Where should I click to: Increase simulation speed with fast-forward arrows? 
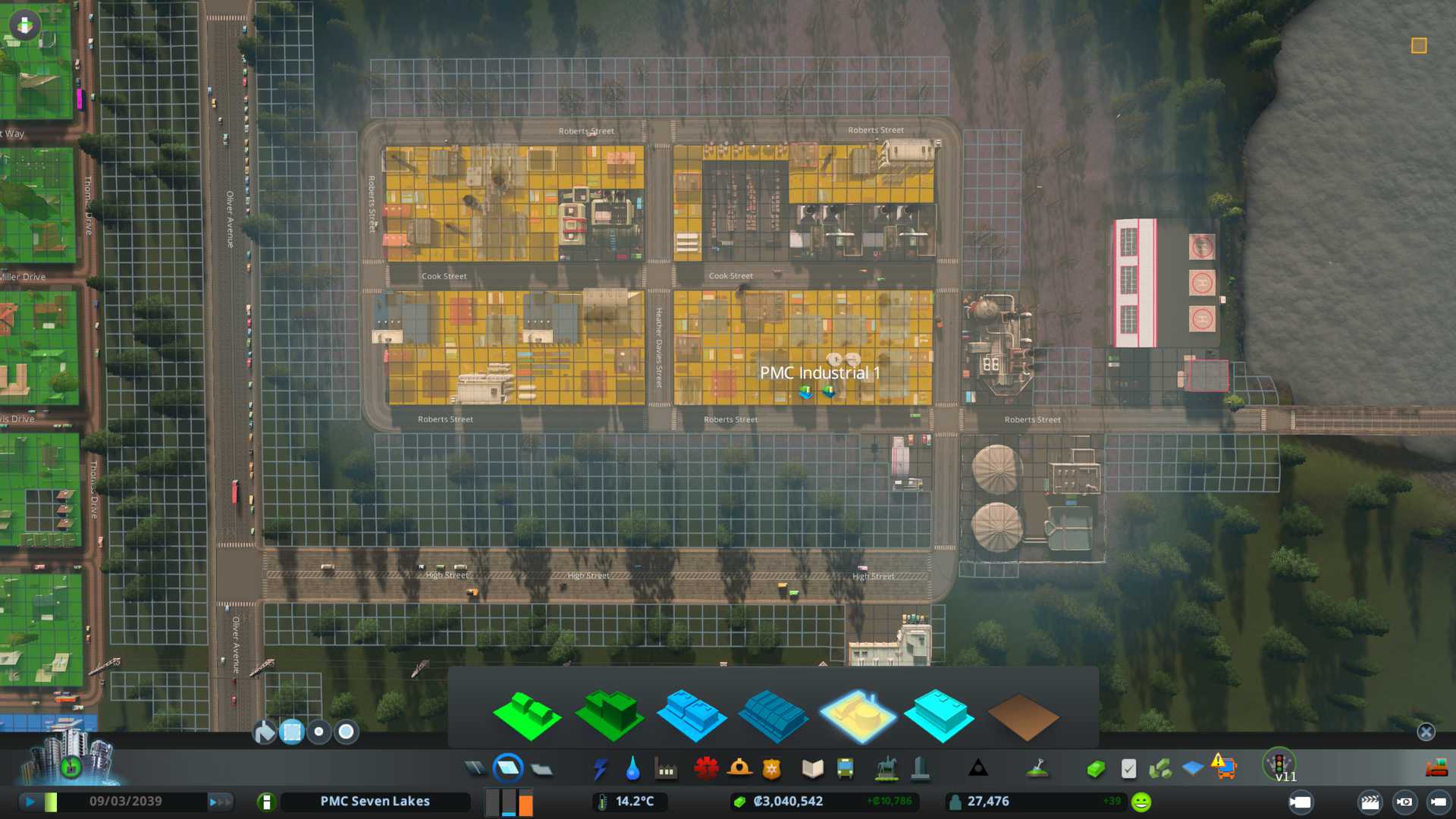pyautogui.click(x=219, y=802)
